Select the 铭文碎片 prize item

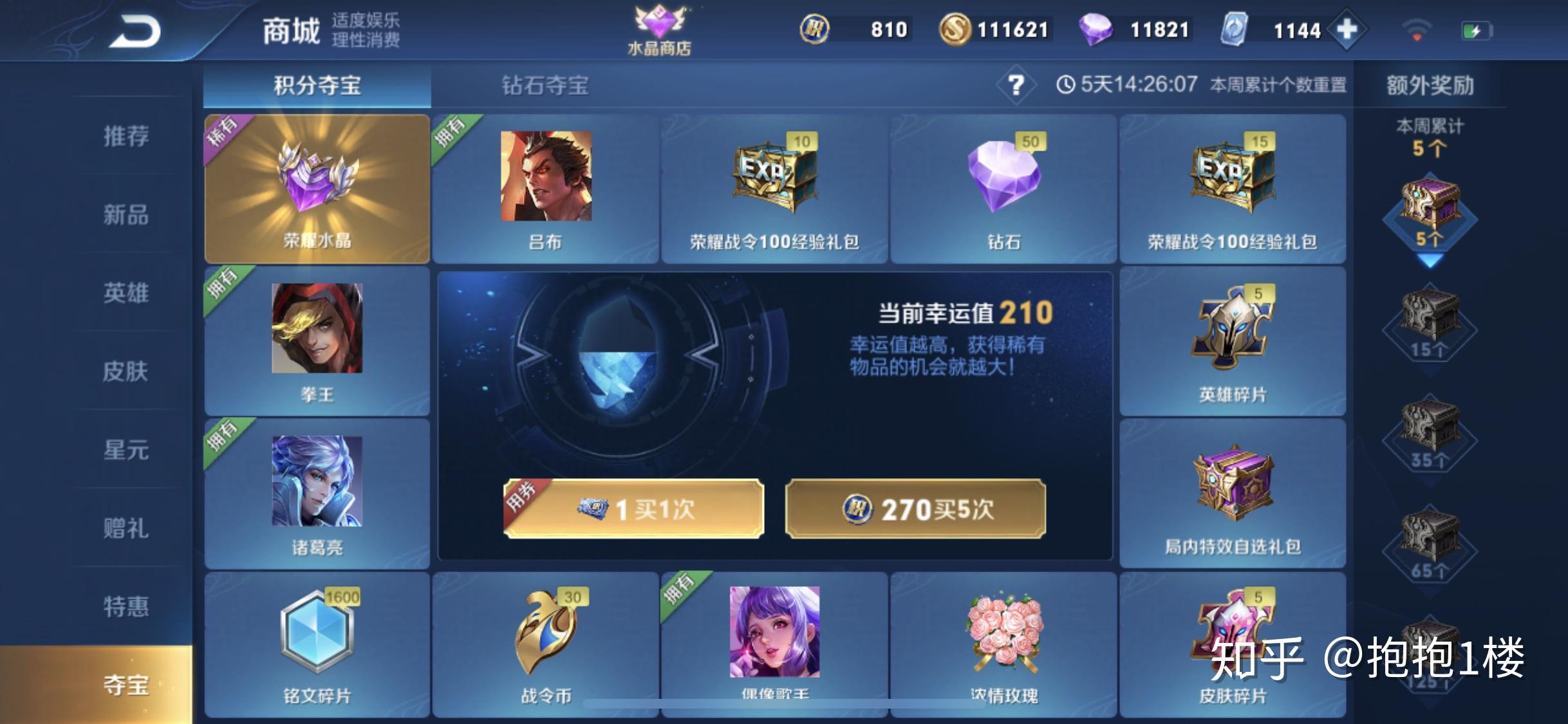(317, 644)
